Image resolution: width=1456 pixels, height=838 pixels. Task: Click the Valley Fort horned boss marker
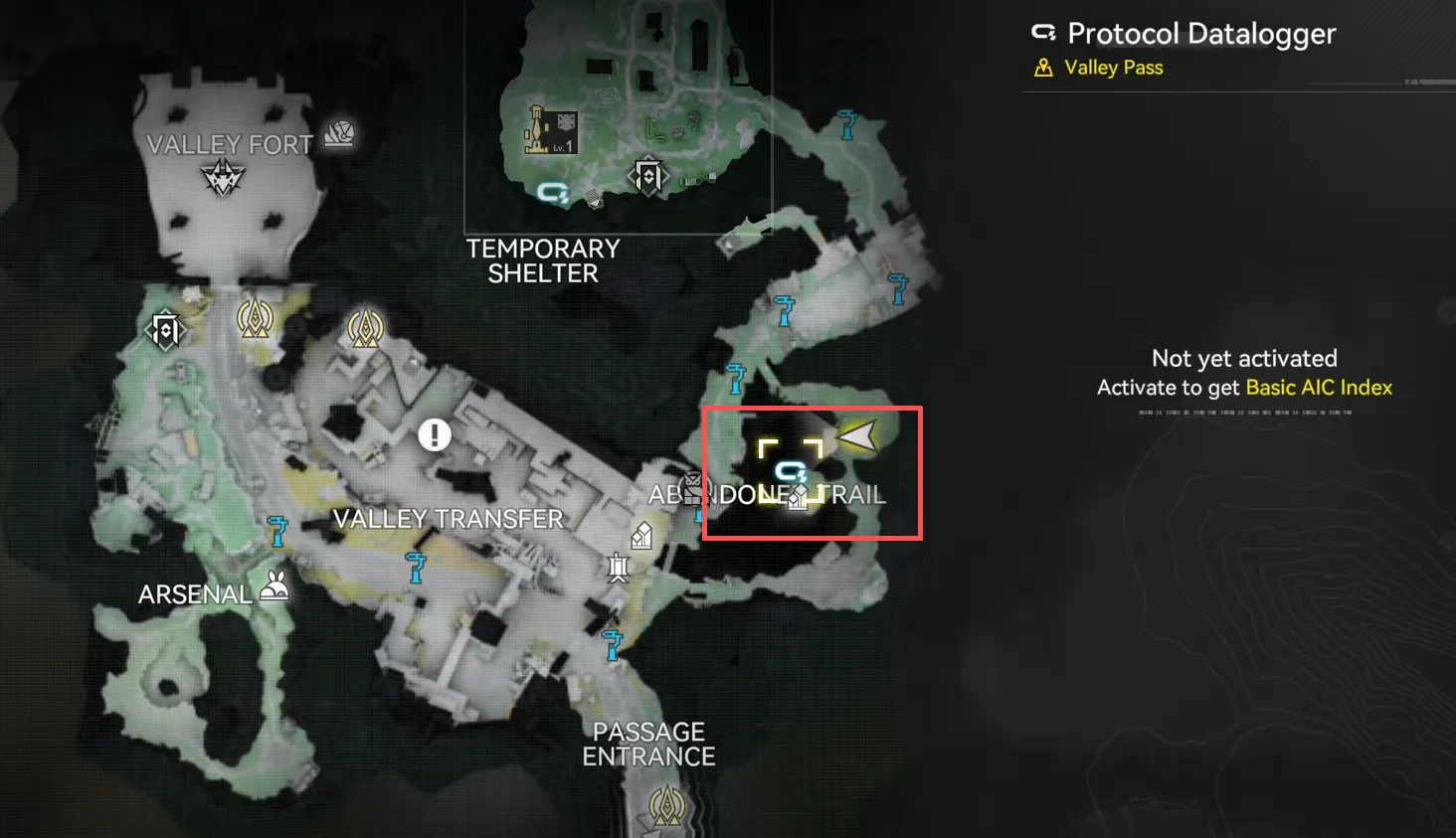[223, 179]
